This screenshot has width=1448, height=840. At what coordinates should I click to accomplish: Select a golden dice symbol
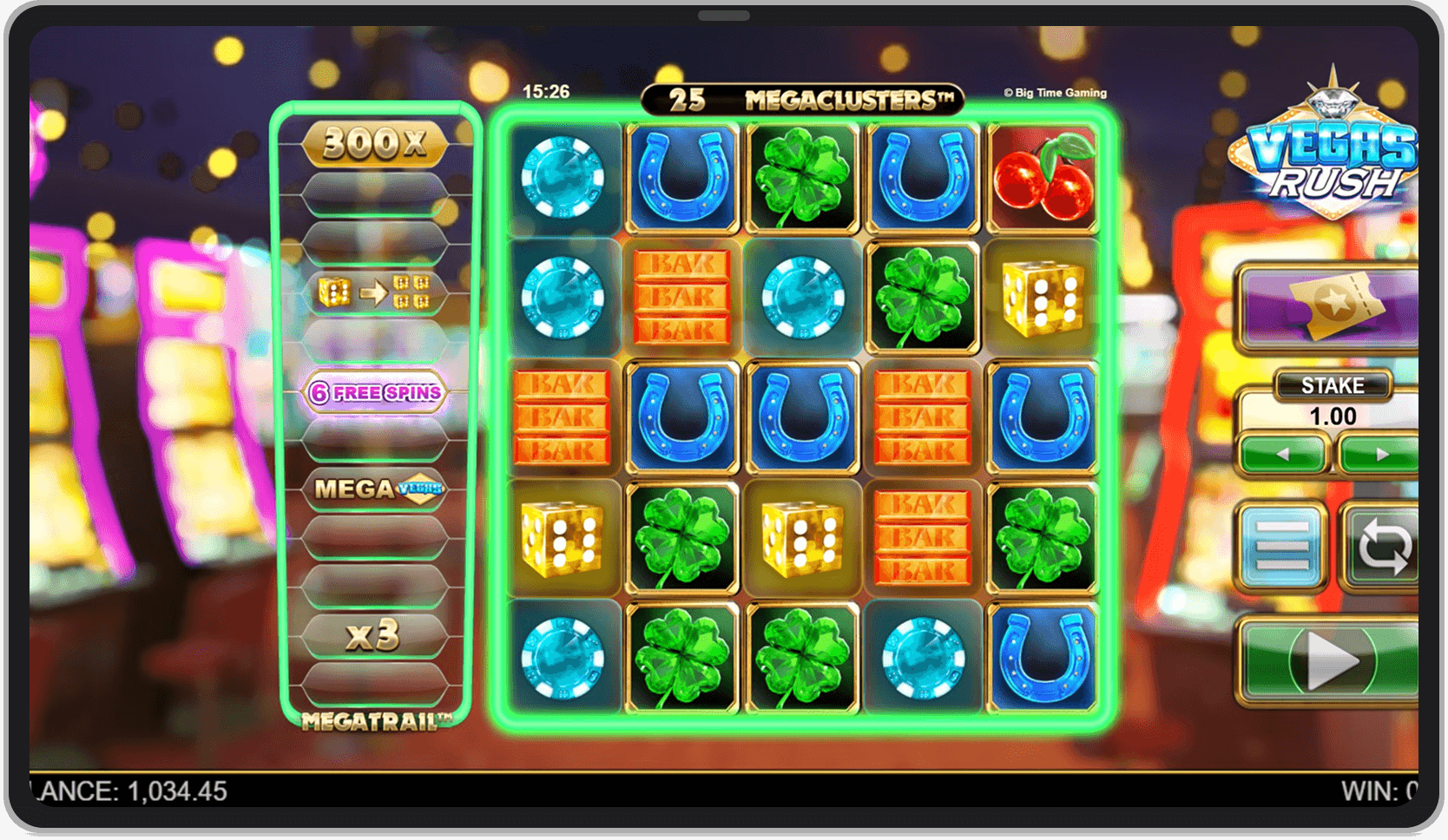1043,297
